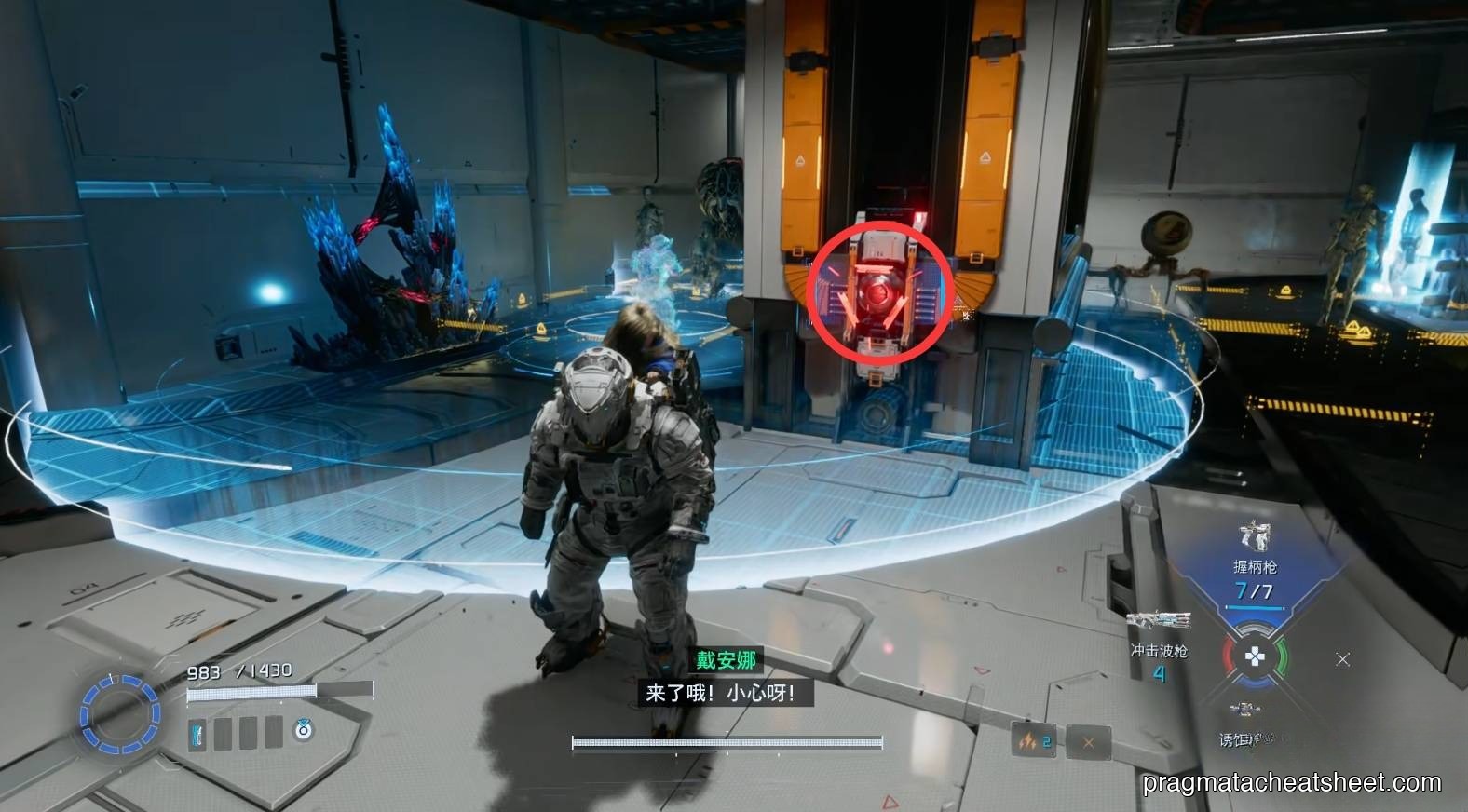Click the red-circled turret target marker
The width and height of the screenshot is (1468, 812).
tap(878, 293)
